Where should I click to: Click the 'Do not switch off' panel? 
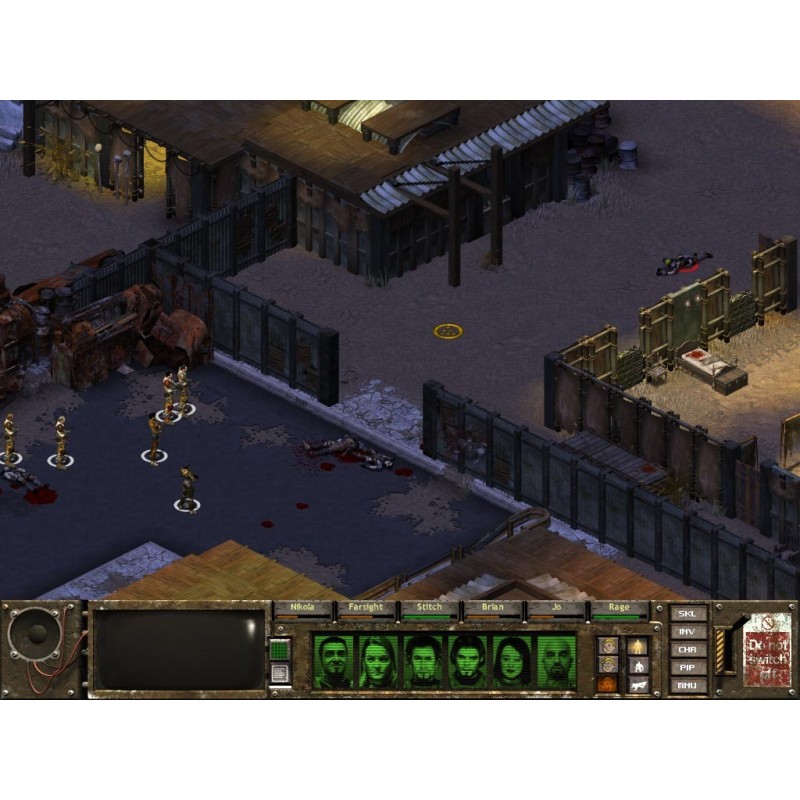[x=768, y=651]
